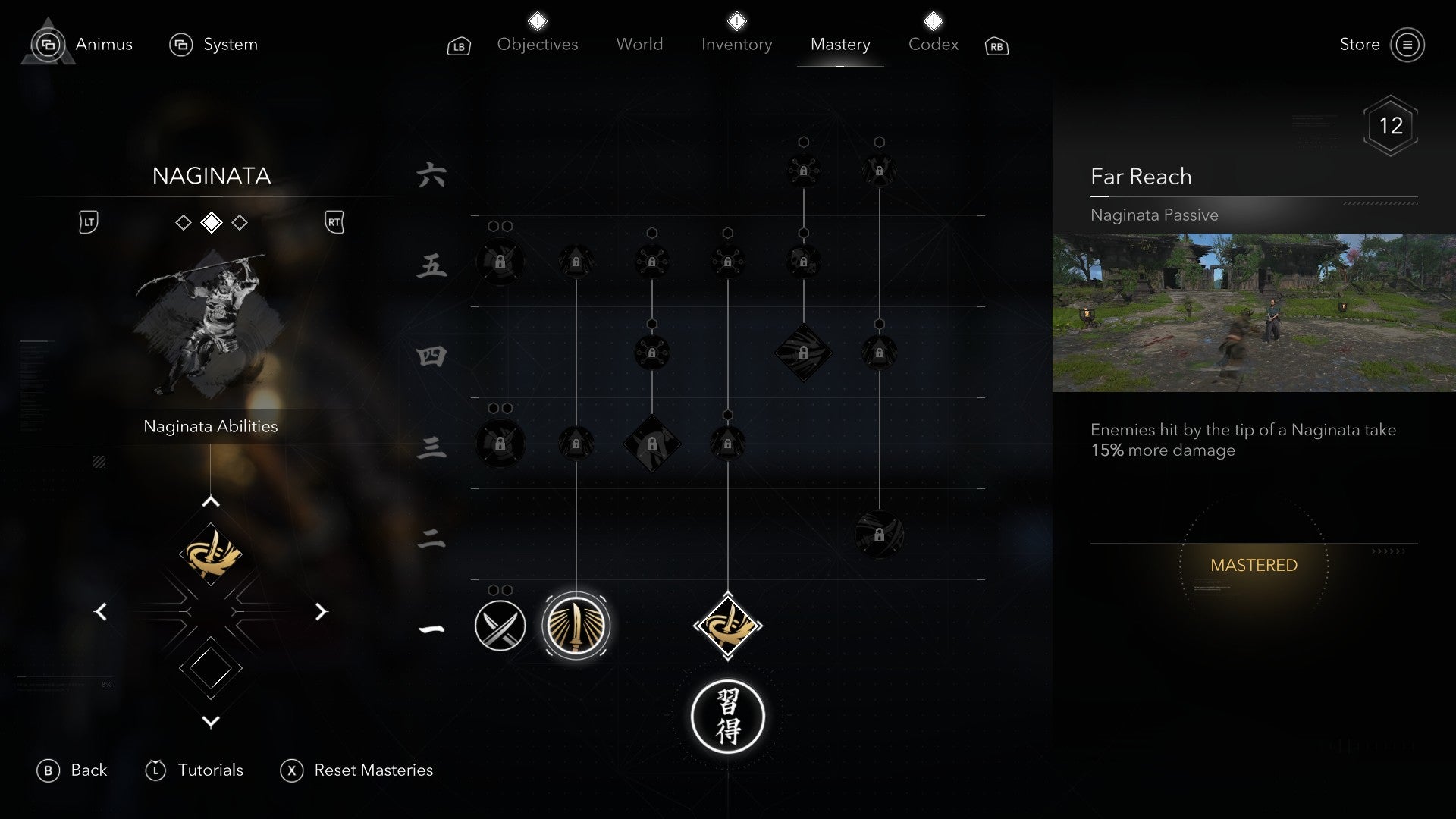The width and height of the screenshot is (1456, 819).
Task: Click Reset Masteries
Action: (x=373, y=770)
